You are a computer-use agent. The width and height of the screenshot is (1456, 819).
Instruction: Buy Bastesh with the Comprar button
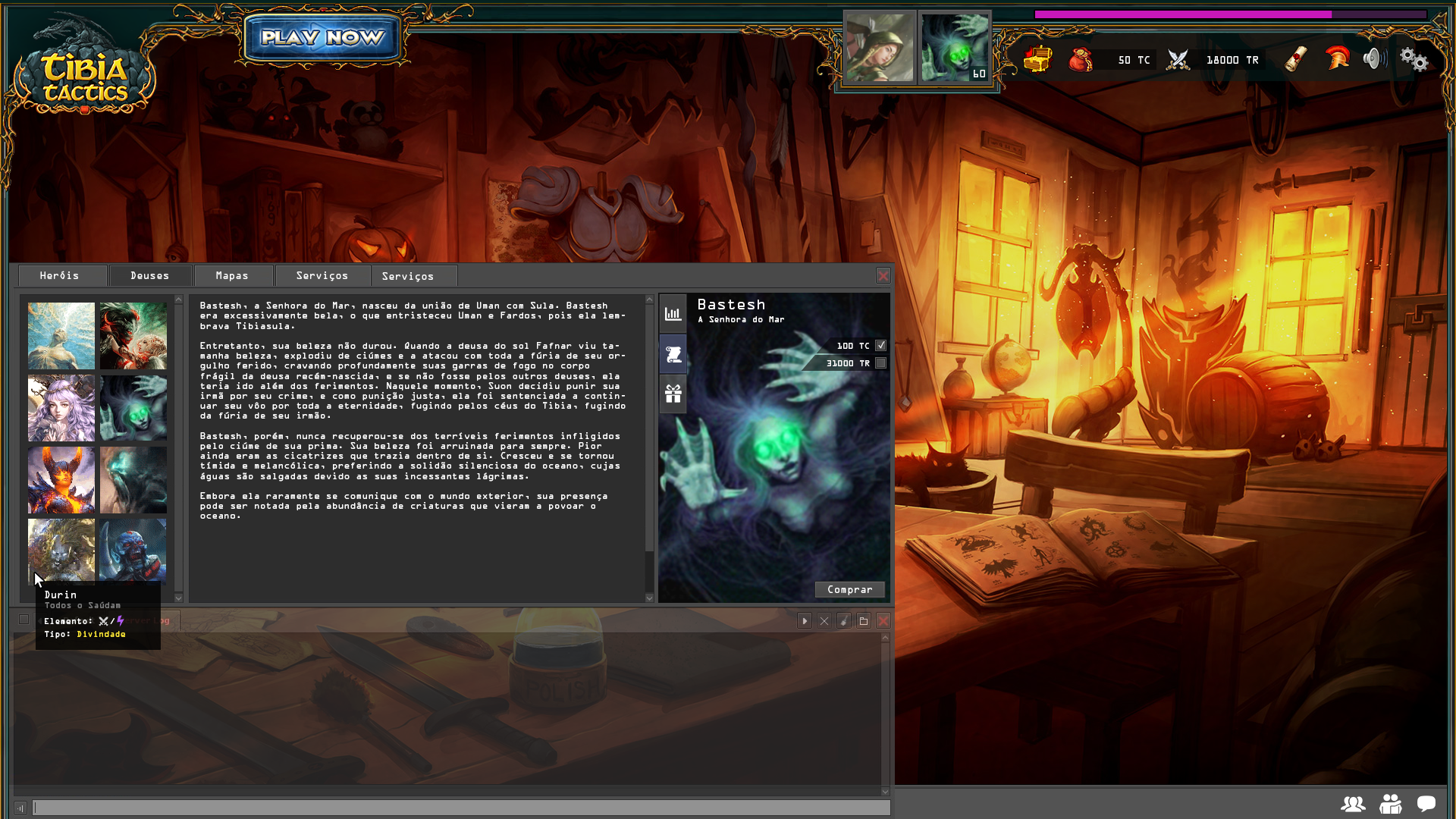click(849, 590)
